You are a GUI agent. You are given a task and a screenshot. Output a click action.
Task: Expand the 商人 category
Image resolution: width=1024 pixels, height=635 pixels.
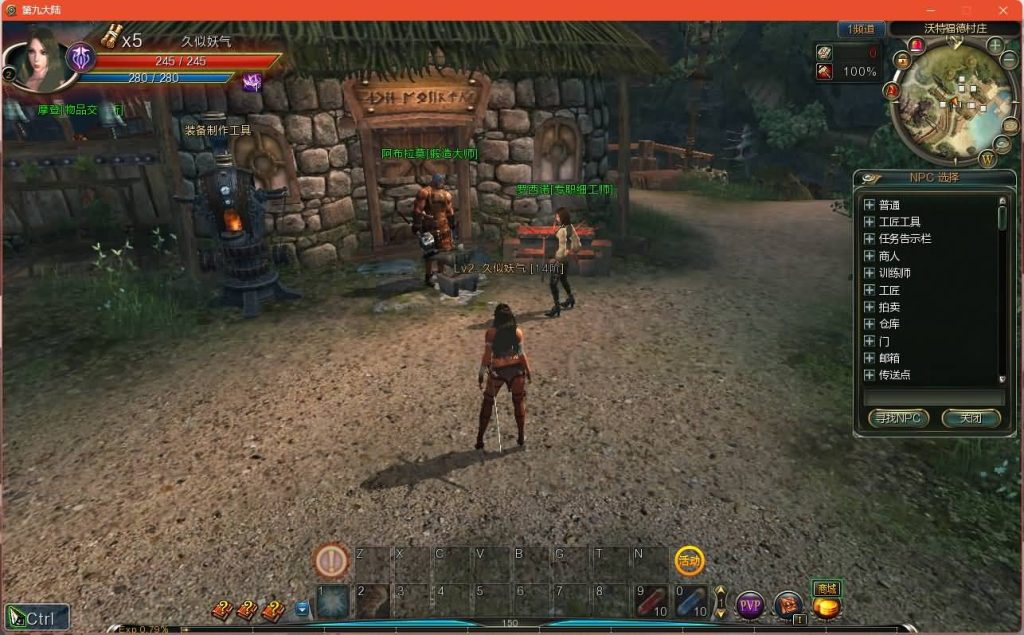[869, 256]
